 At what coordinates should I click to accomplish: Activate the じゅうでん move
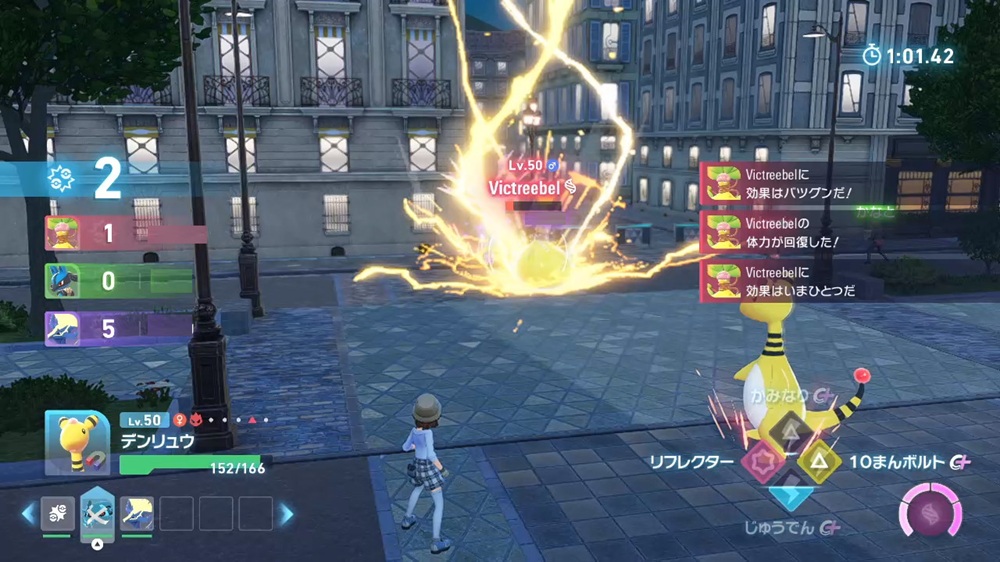tap(791, 492)
